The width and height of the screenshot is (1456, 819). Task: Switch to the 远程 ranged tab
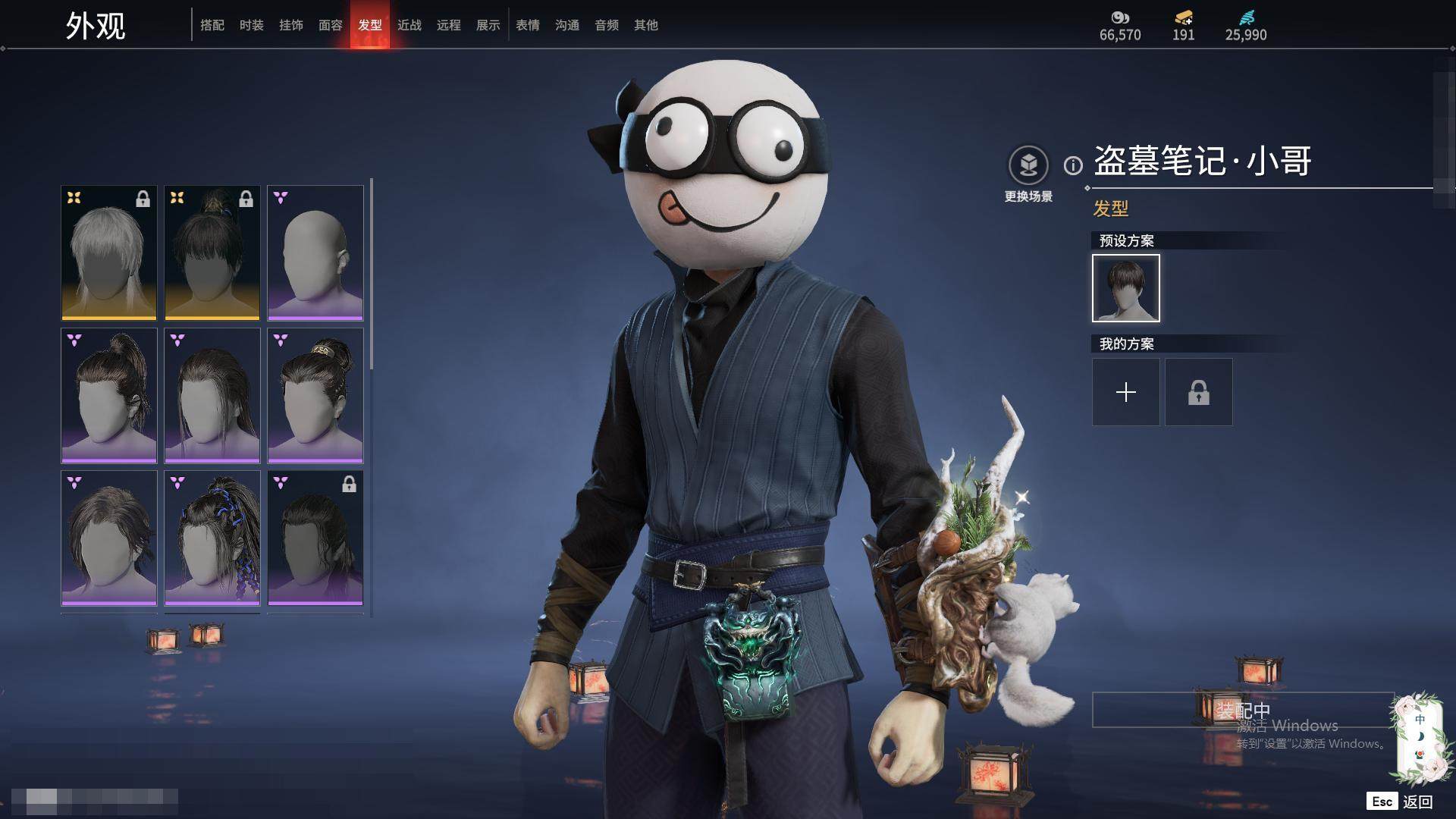point(449,25)
